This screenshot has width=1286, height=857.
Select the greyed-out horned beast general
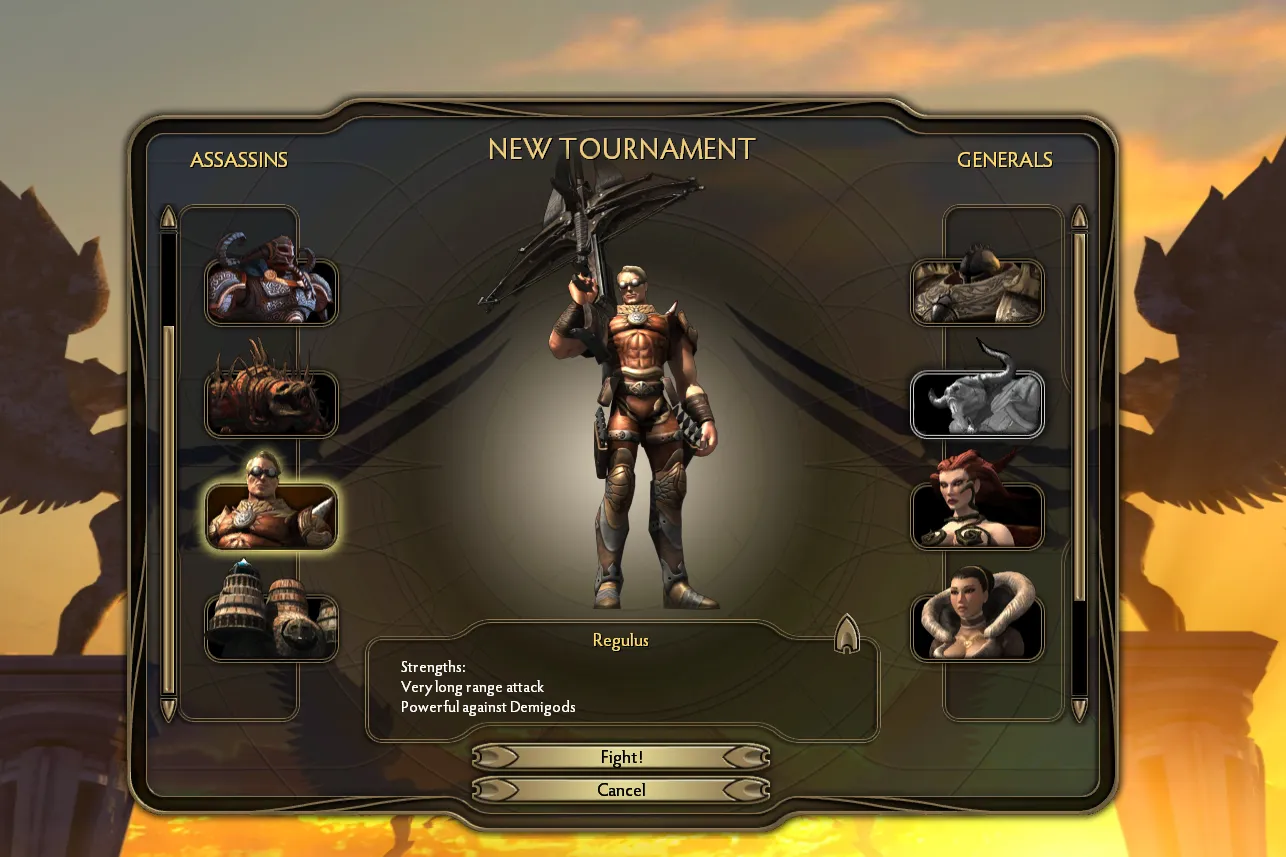click(x=977, y=403)
